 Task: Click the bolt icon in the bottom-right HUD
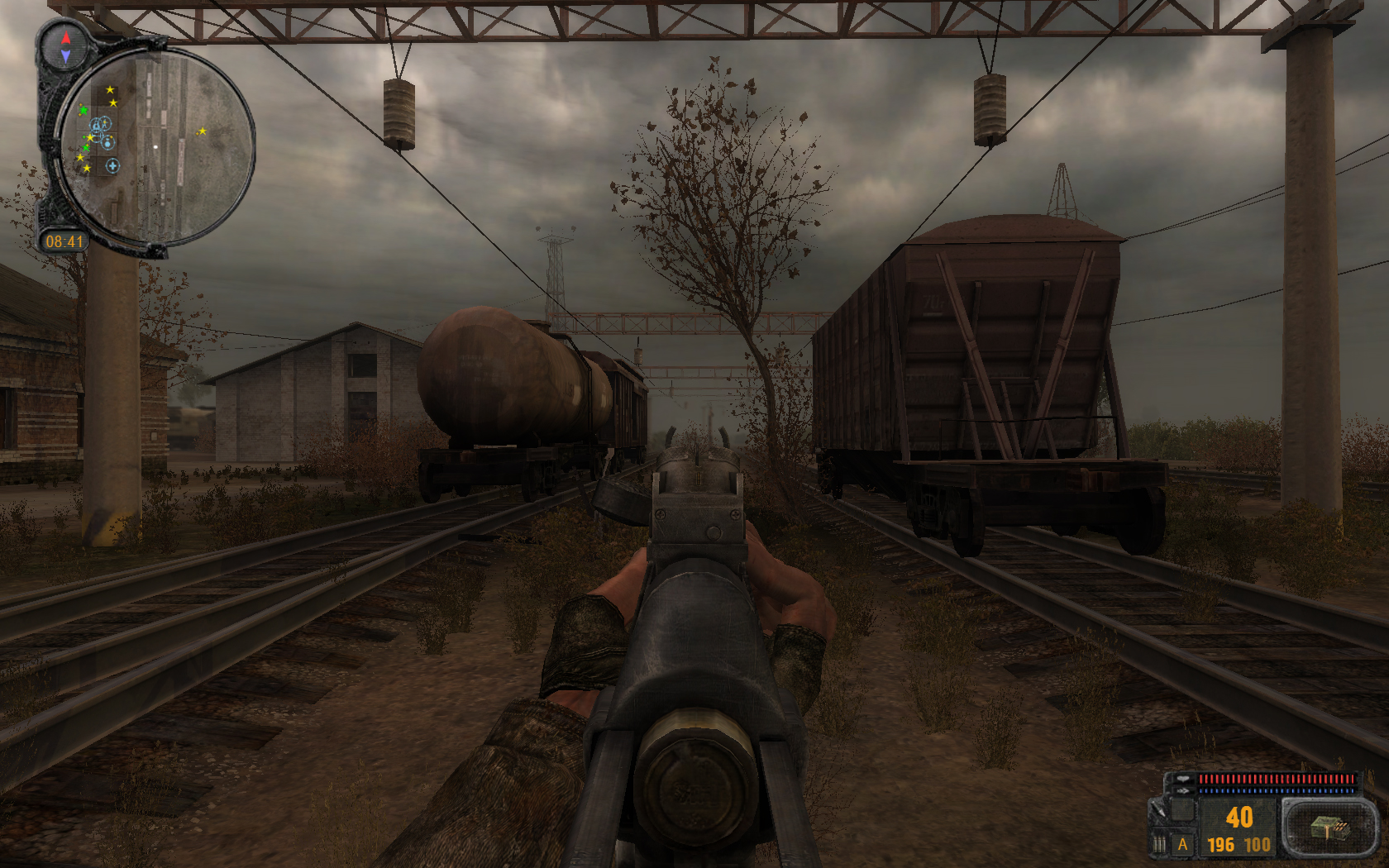coord(1157,811)
